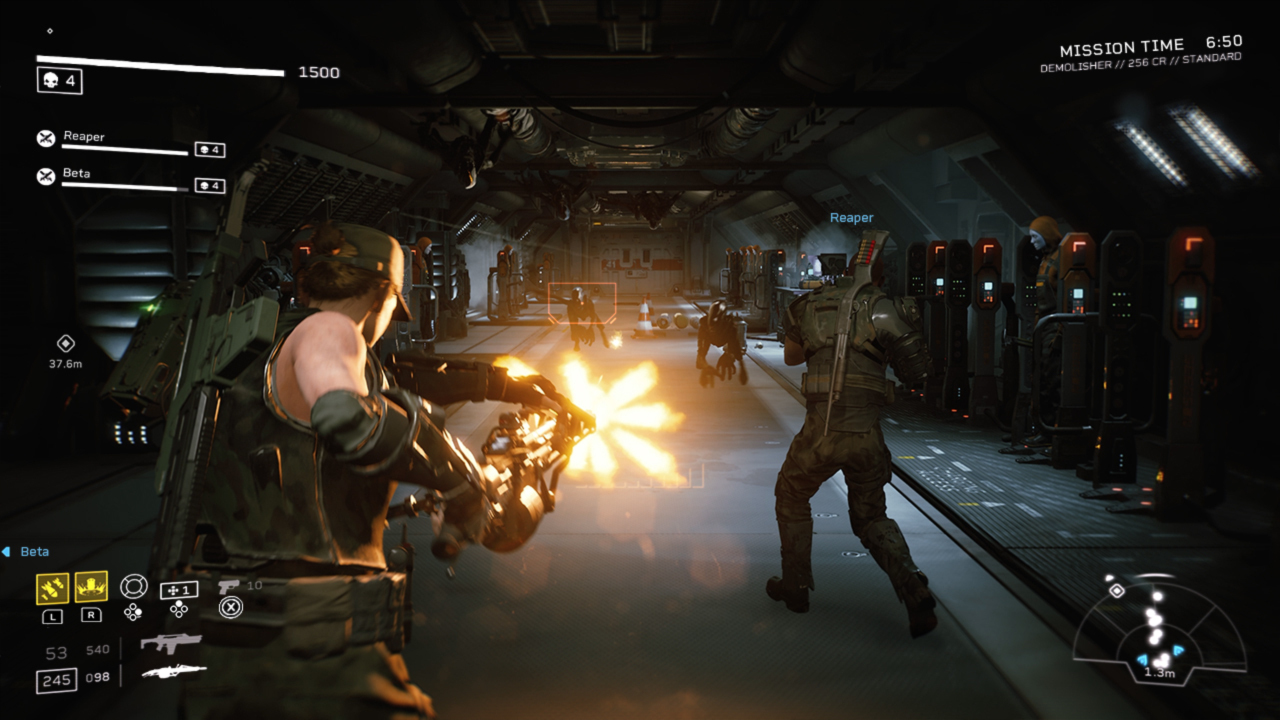This screenshot has height=720, width=1280.
Task: Select teammate Reaper's class icon
Action: tap(46, 139)
